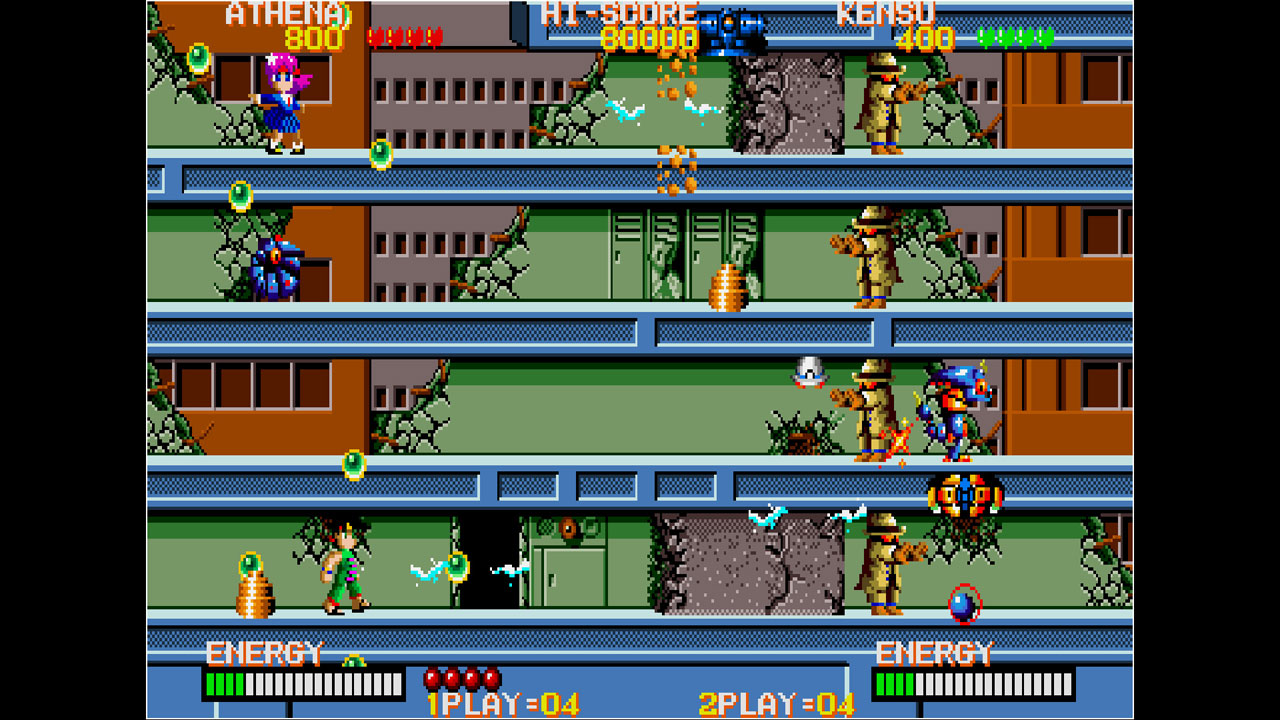Click the blue dragon enemy on the third floor
Viewport: 1280px width, 720px height.
pos(957,410)
